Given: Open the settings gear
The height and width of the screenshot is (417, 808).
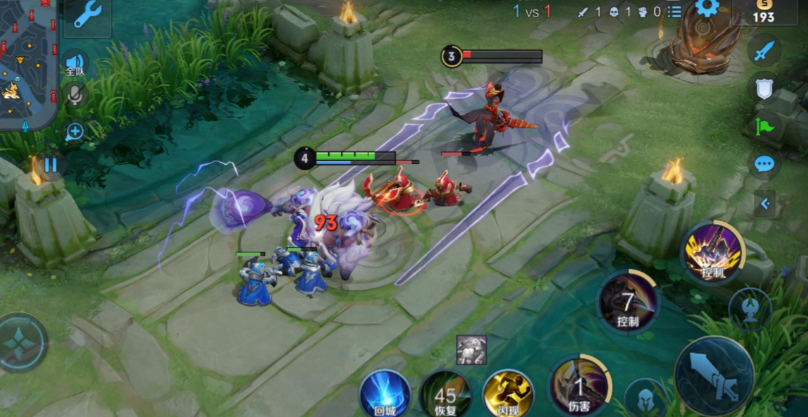Looking at the screenshot, I should coord(708,9).
